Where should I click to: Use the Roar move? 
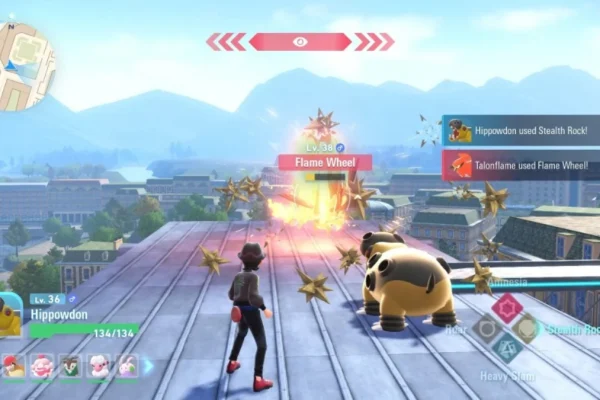point(486,328)
